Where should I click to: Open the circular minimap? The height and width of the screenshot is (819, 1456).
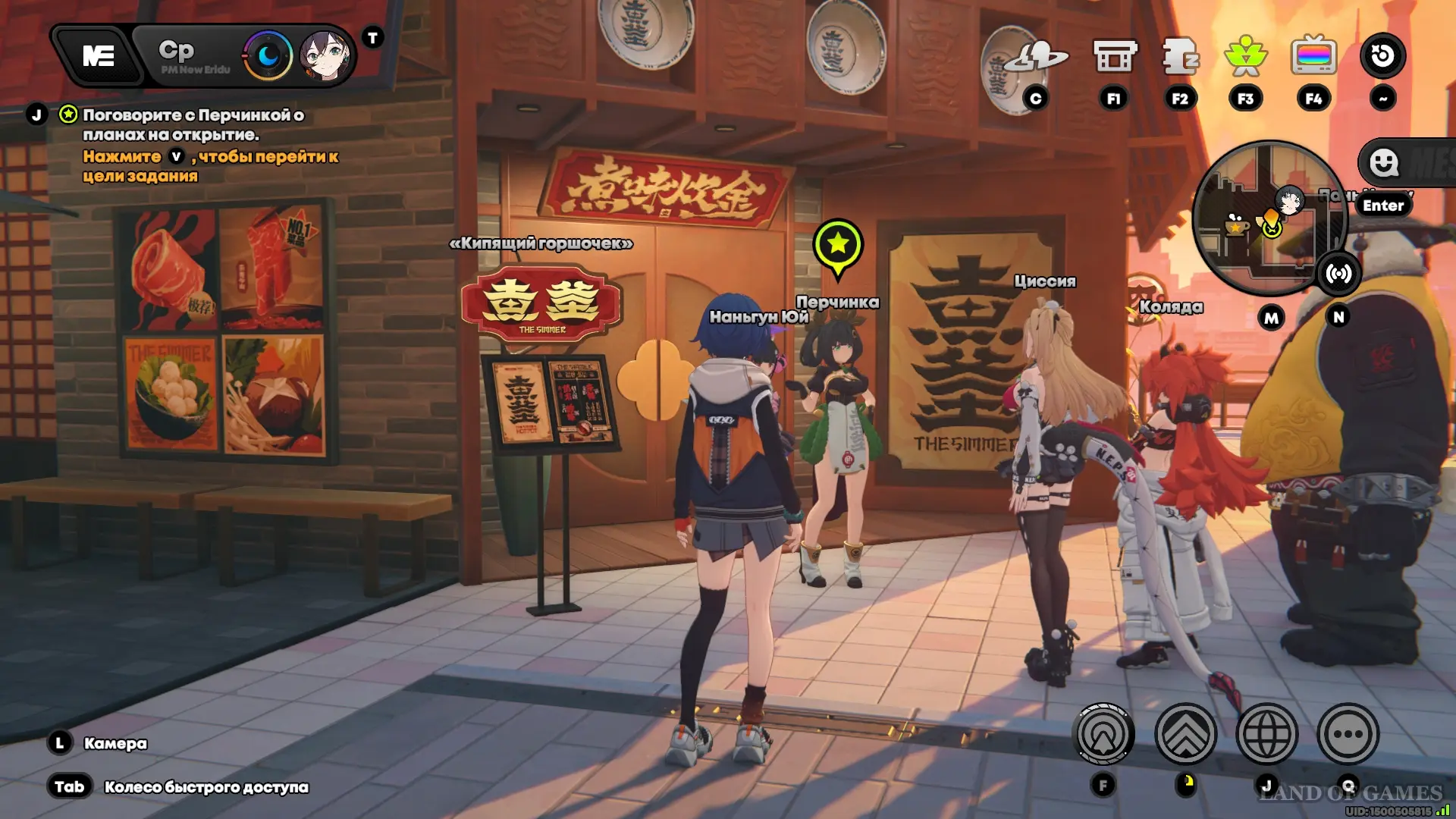point(1267,217)
